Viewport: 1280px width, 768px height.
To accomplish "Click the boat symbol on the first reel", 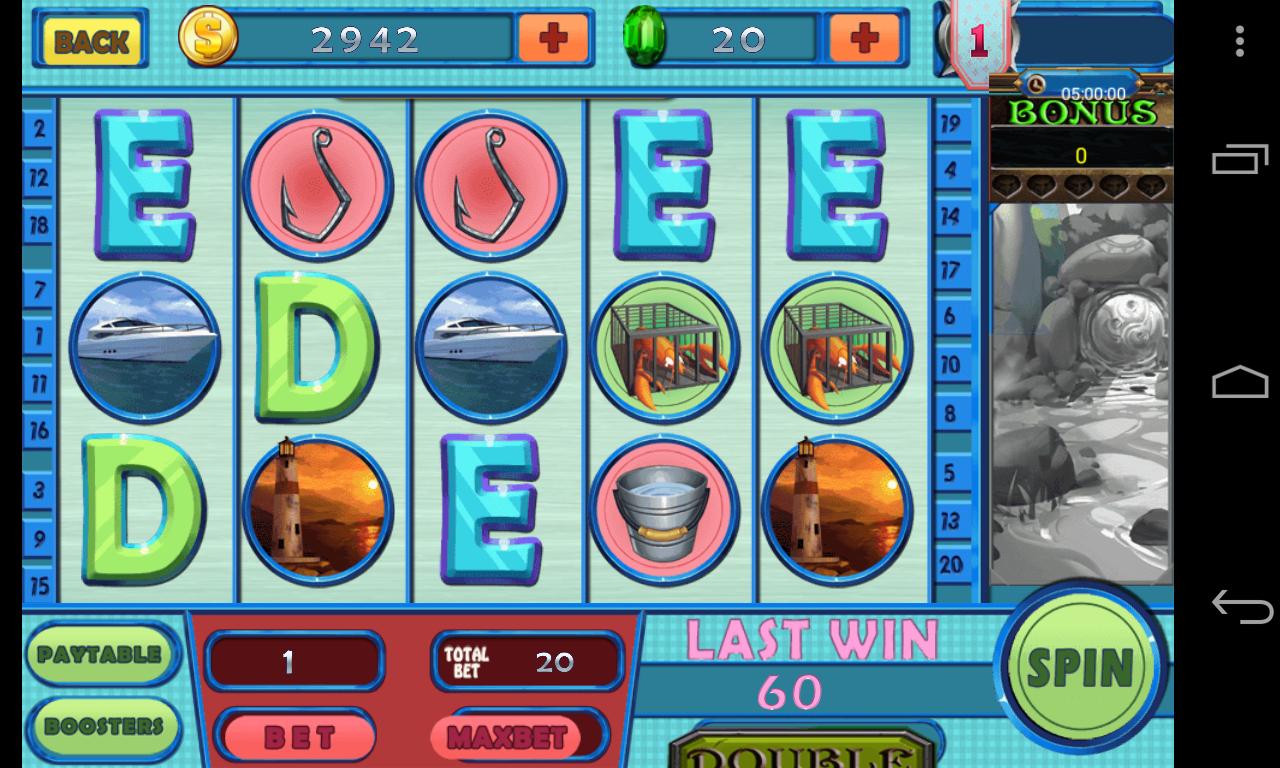I will tap(145, 348).
